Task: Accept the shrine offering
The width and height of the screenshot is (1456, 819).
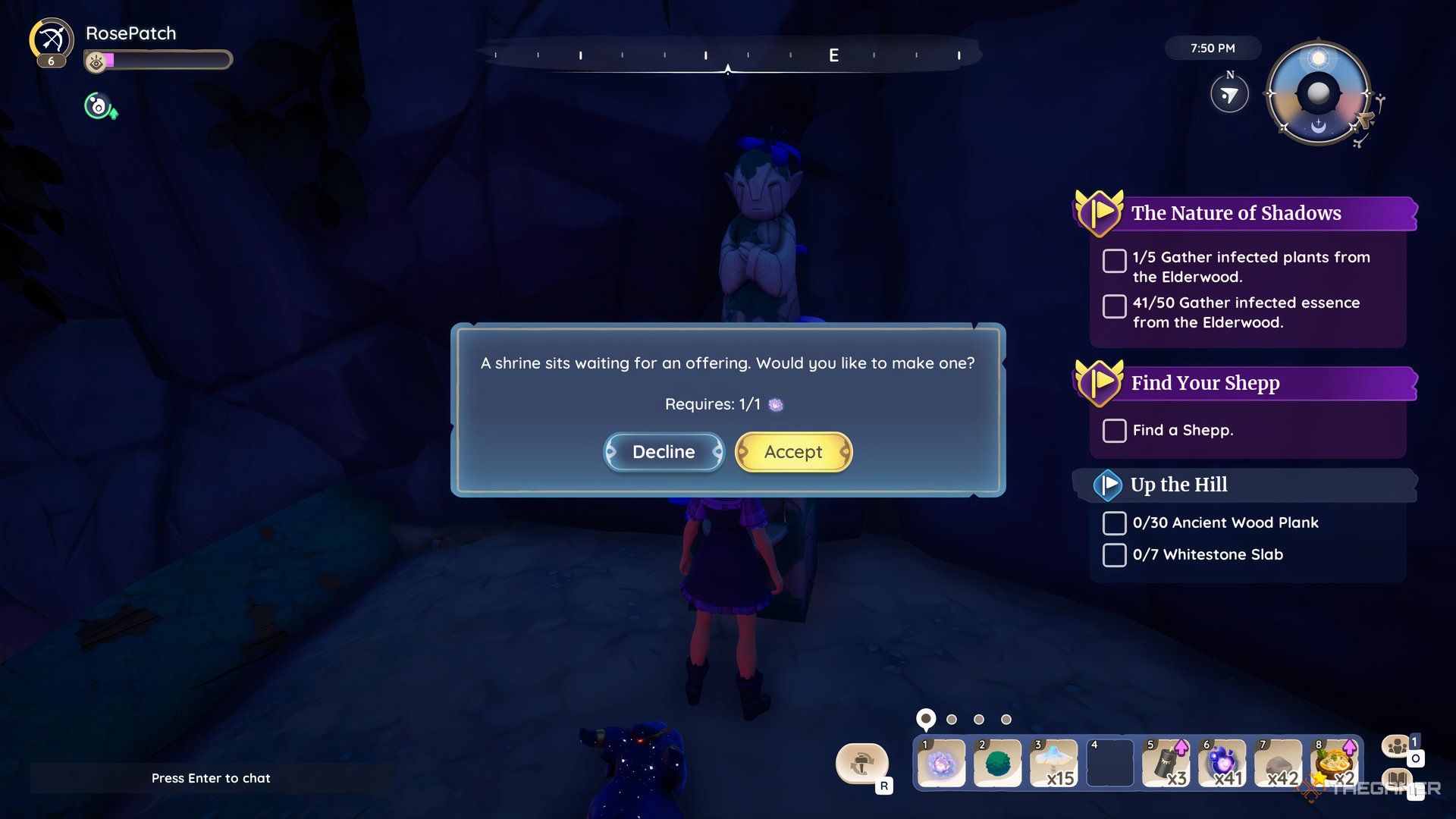Action: click(793, 452)
